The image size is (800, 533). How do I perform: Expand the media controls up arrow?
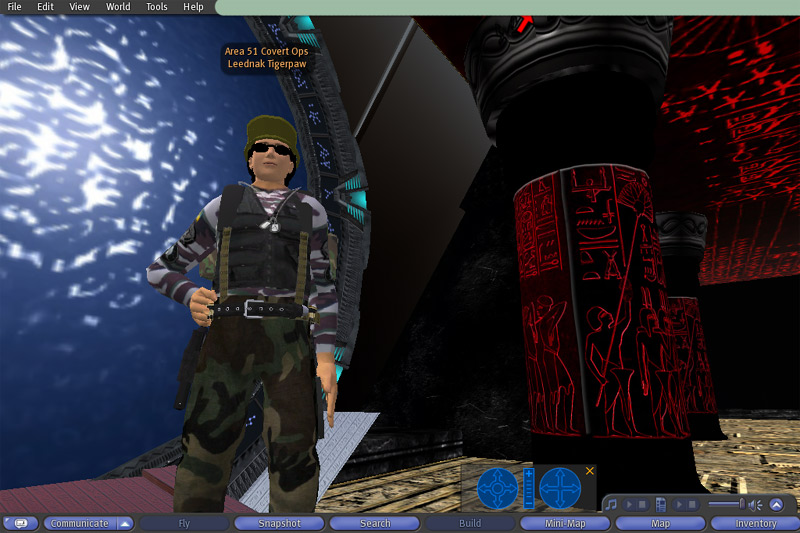coord(776,504)
